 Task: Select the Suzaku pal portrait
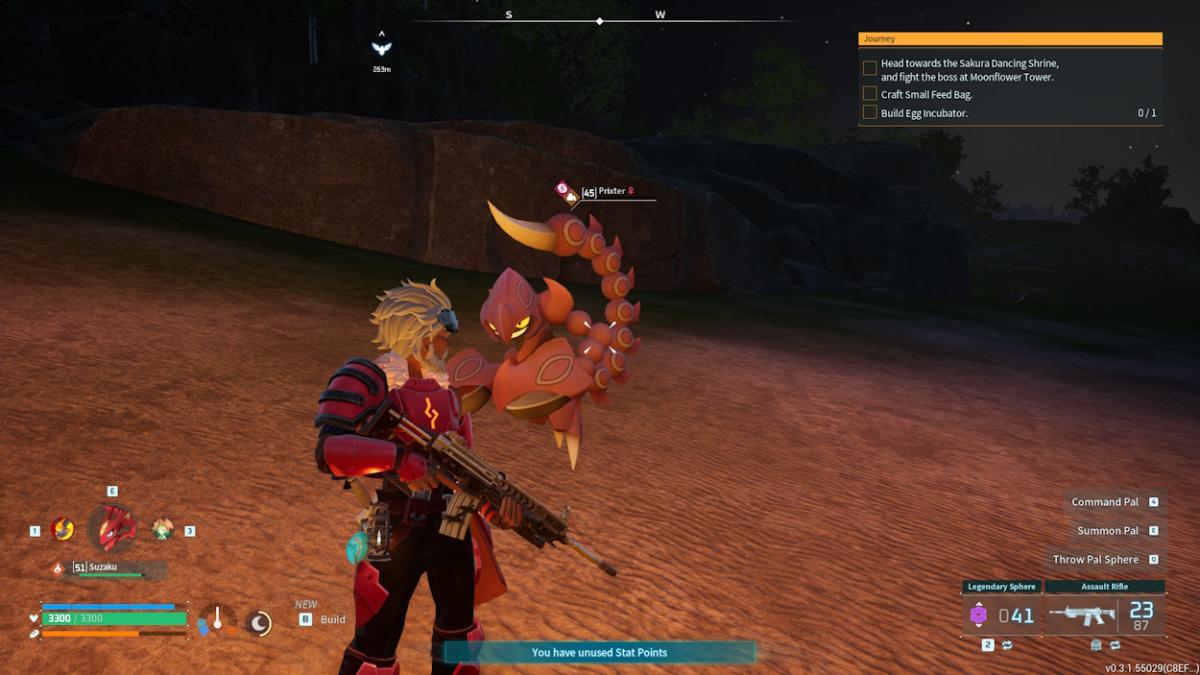point(111,527)
